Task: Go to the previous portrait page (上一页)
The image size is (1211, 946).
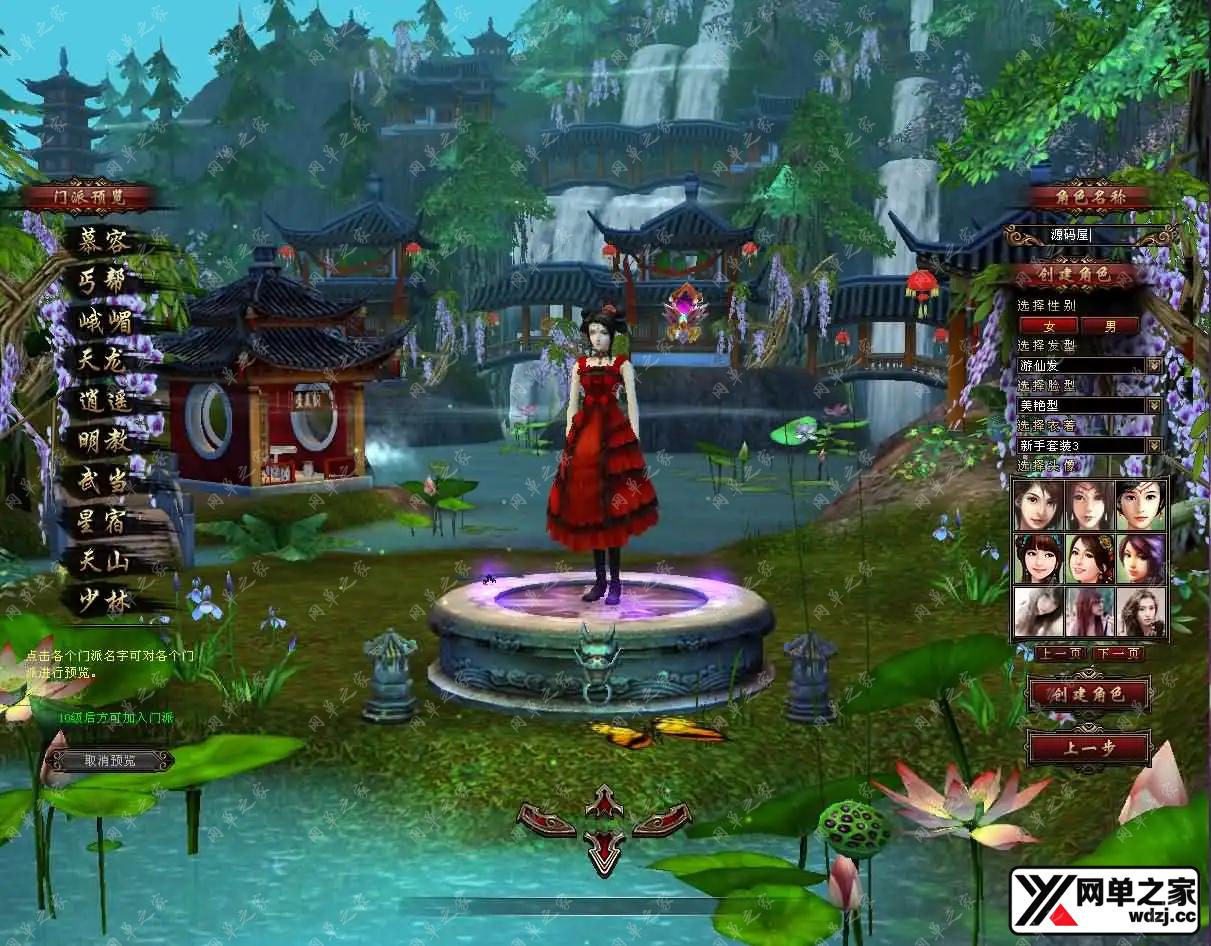Action: [1060, 654]
